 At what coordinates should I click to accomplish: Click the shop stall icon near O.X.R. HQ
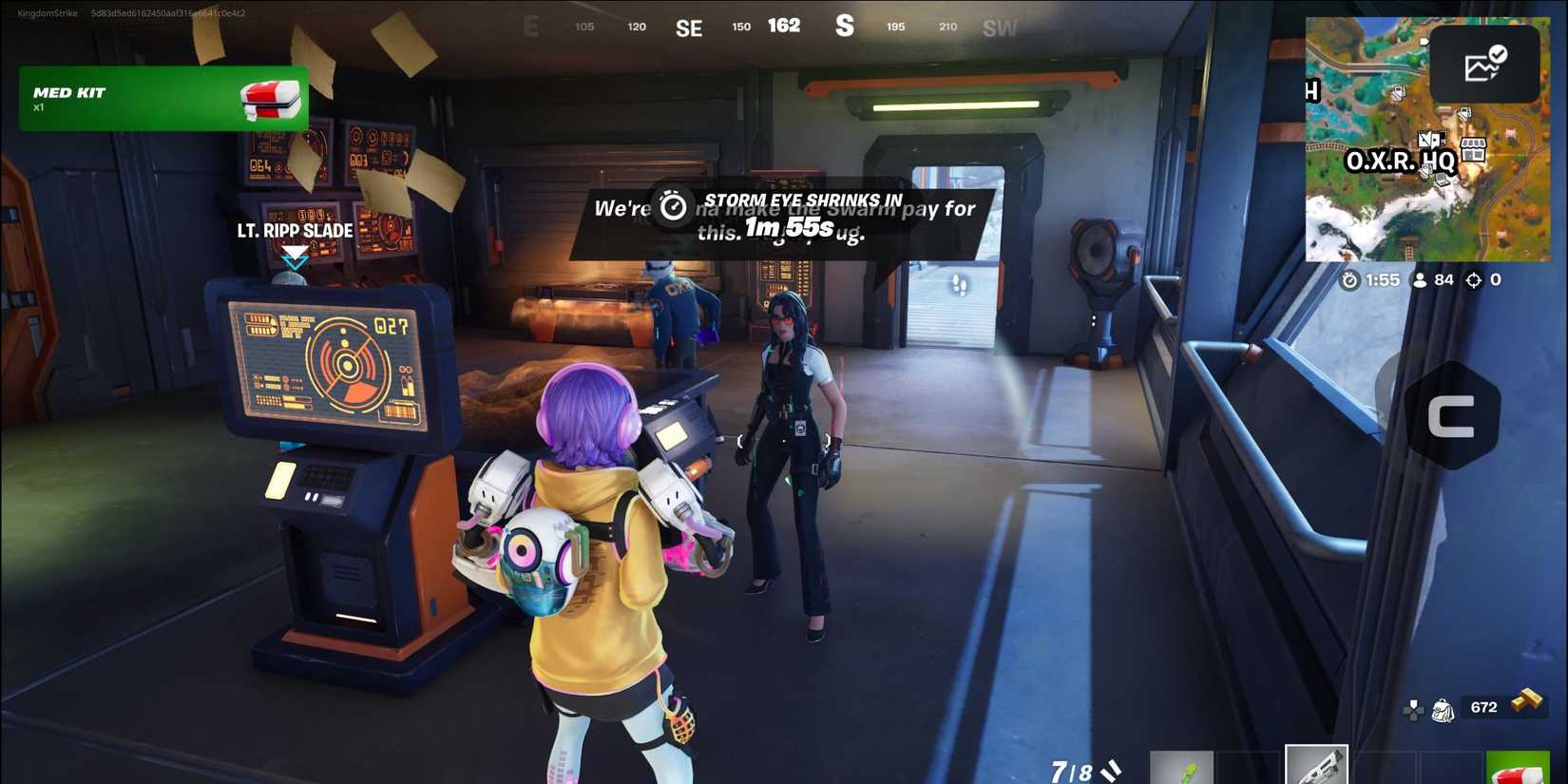coord(1472,149)
